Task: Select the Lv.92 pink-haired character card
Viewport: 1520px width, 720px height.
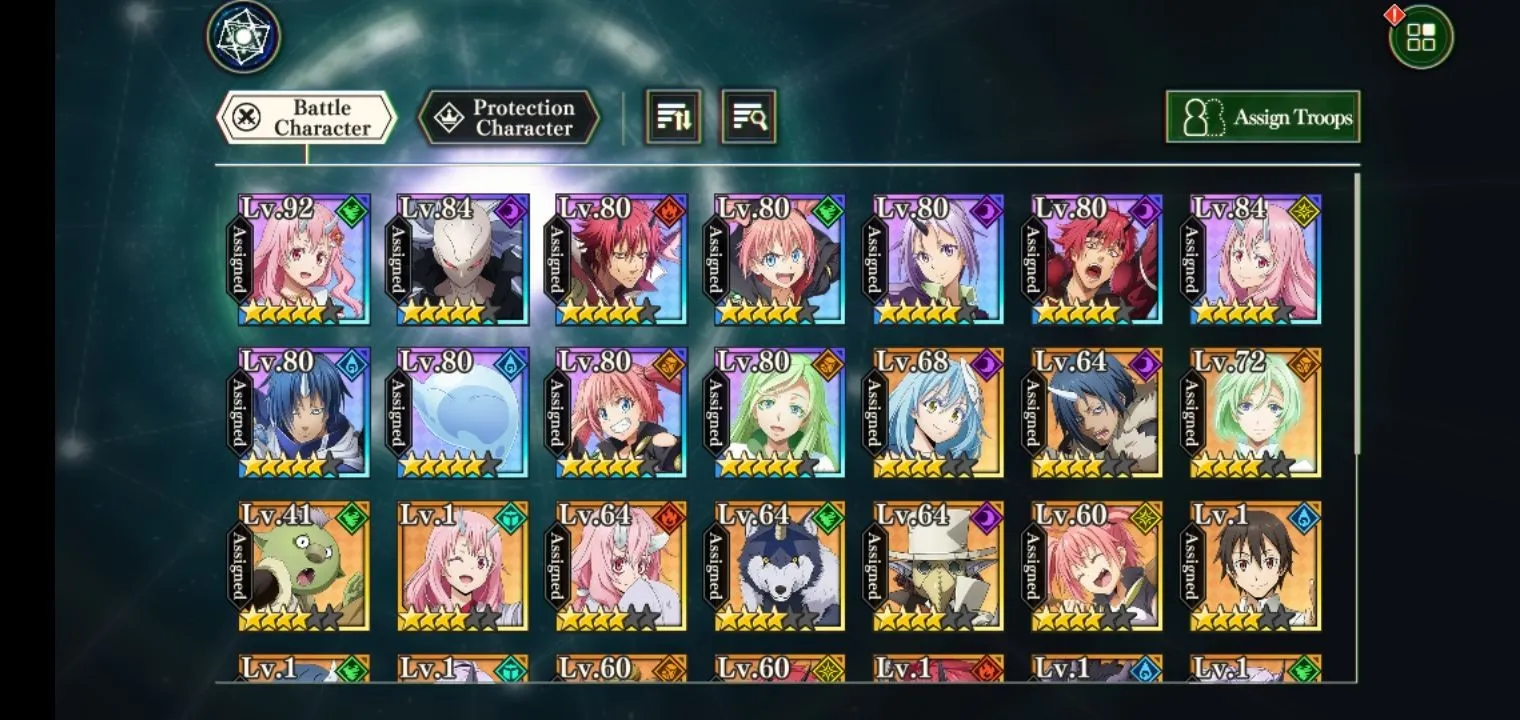Action: (x=304, y=260)
